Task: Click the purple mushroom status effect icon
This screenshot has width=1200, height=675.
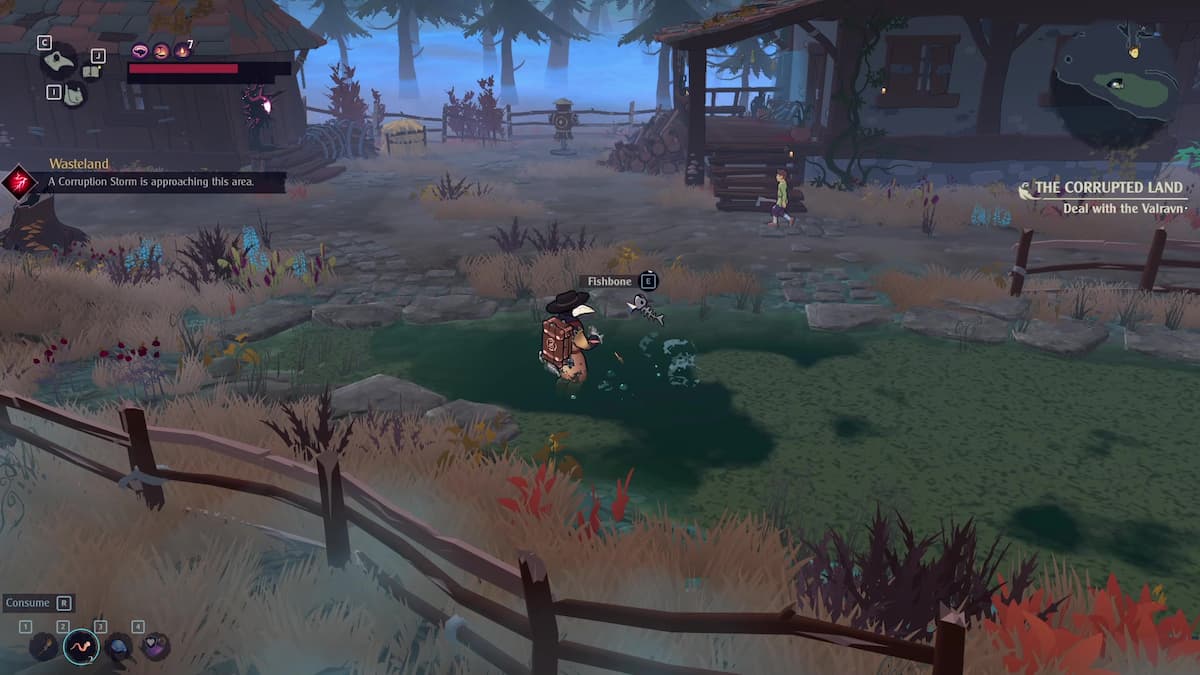Action: tap(140, 50)
